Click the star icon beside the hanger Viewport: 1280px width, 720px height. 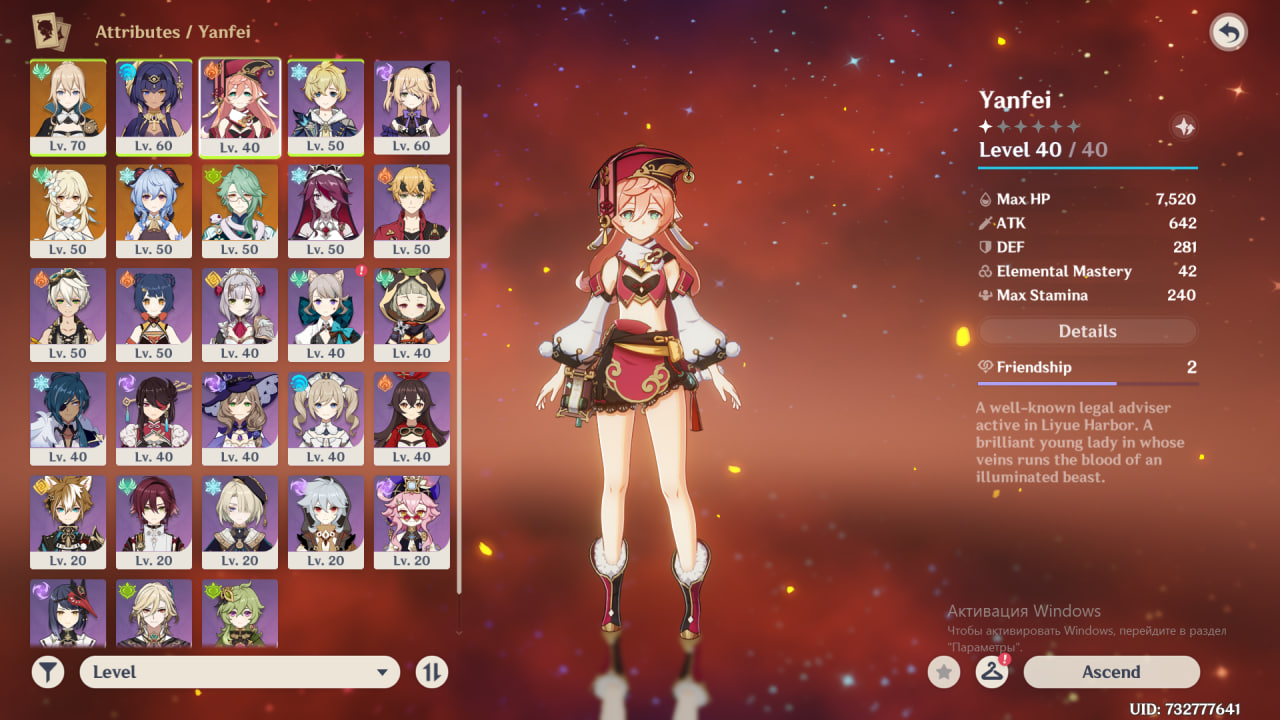[x=943, y=672]
